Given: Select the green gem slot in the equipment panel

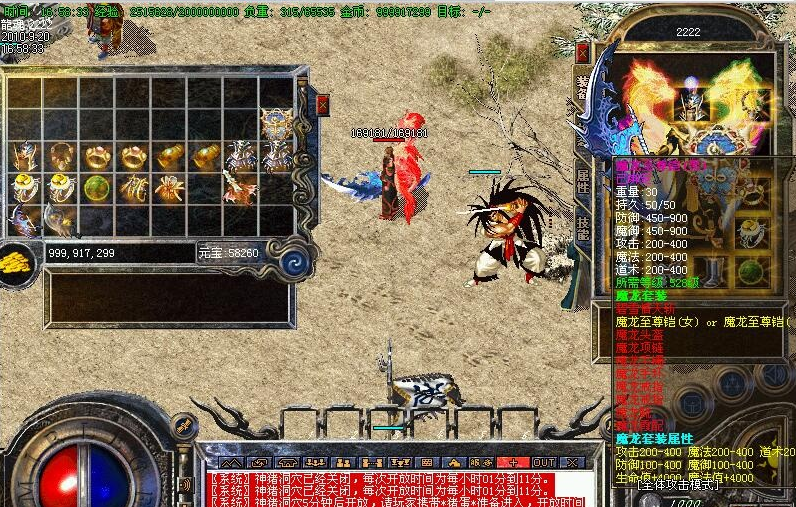Looking at the screenshot, I should pos(750,272).
